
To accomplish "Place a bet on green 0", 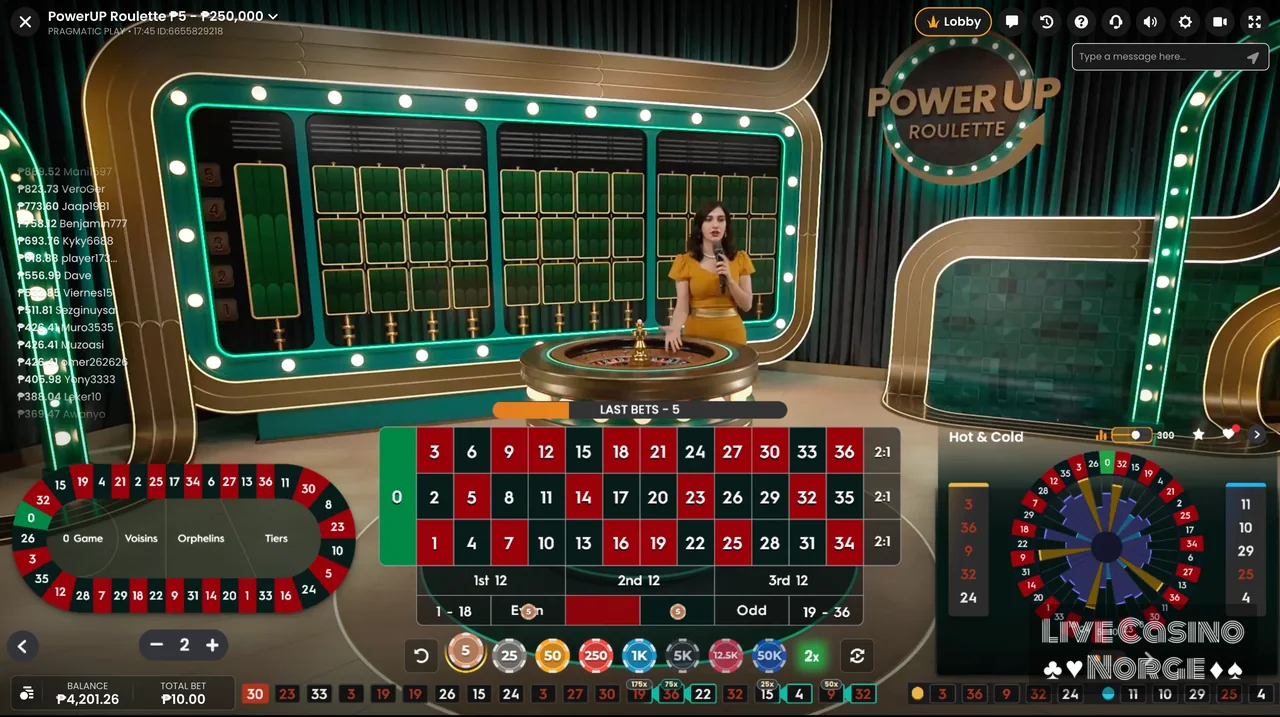I will click(397, 497).
